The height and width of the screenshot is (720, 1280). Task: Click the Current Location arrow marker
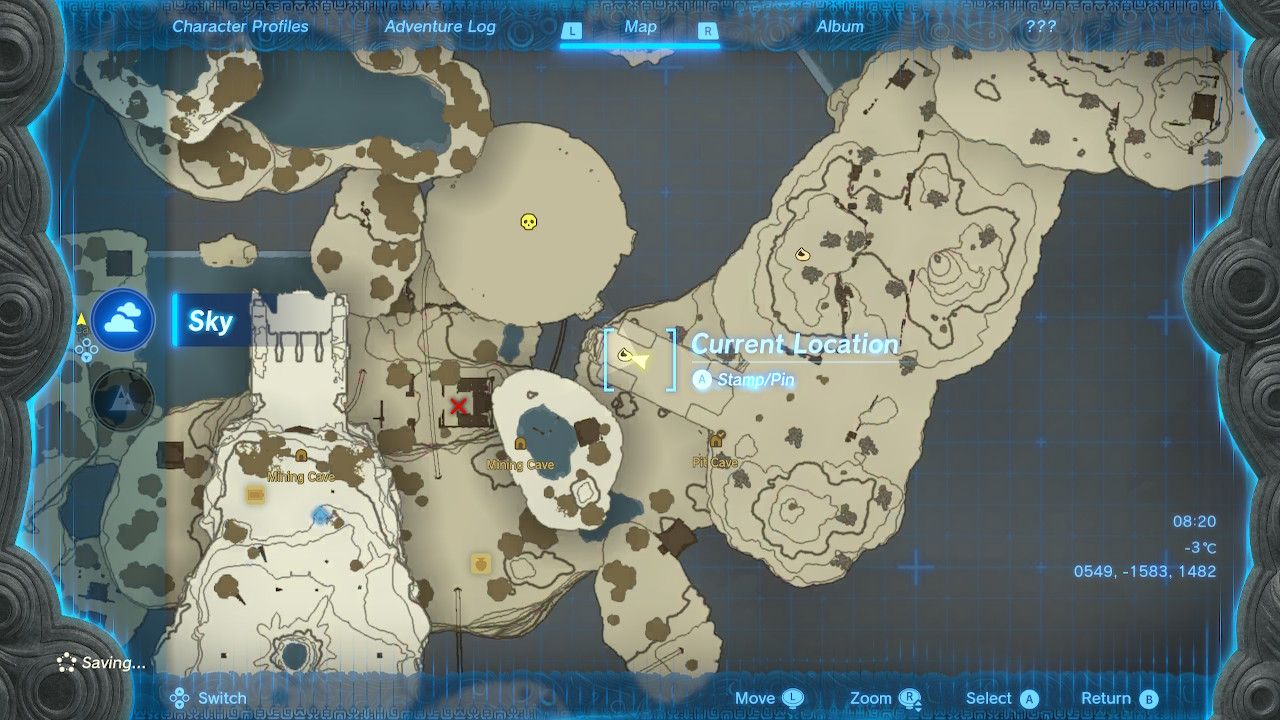pos(633,356)
